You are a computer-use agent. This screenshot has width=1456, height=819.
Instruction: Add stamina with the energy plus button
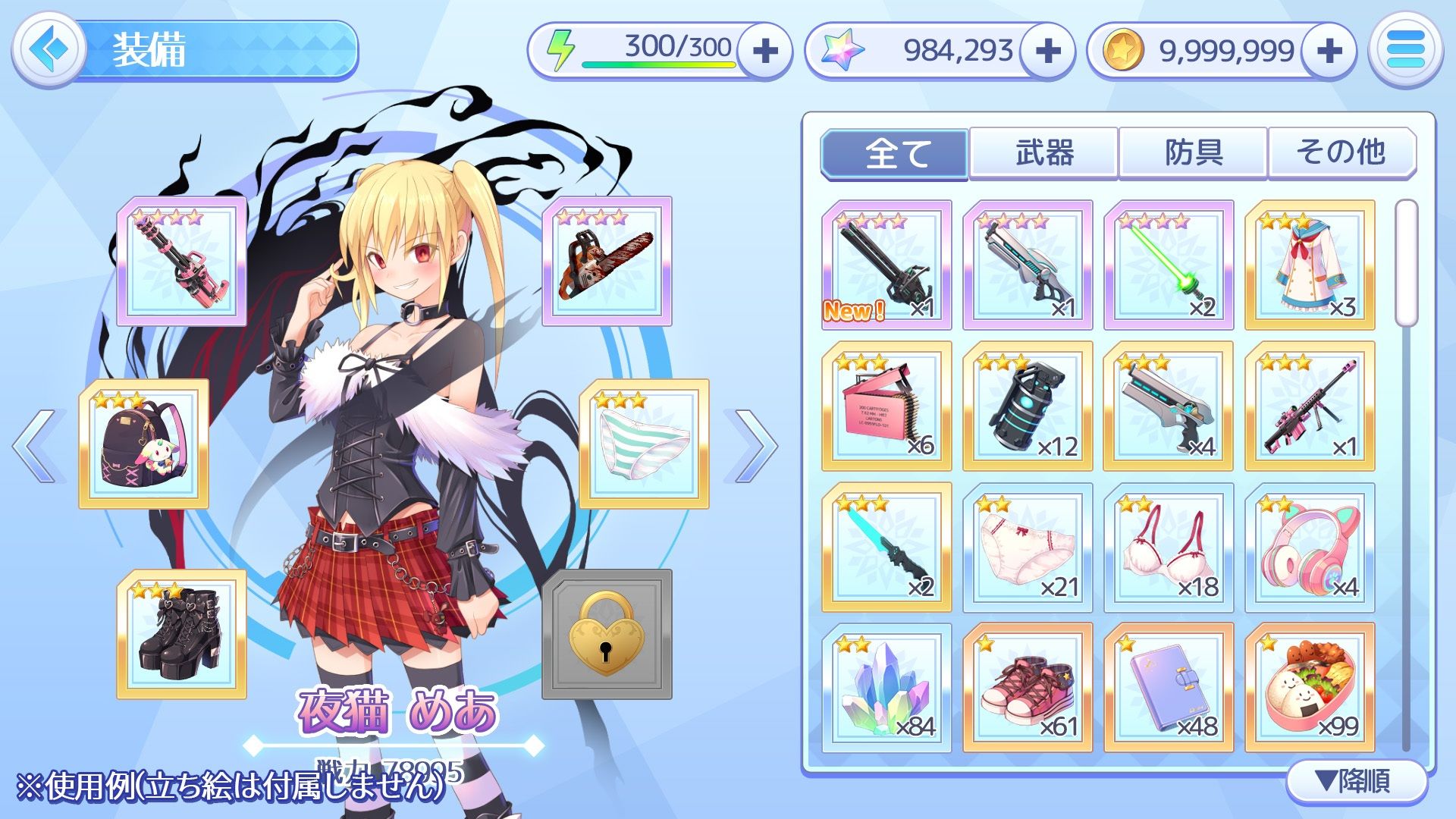(x=765, y=51)
